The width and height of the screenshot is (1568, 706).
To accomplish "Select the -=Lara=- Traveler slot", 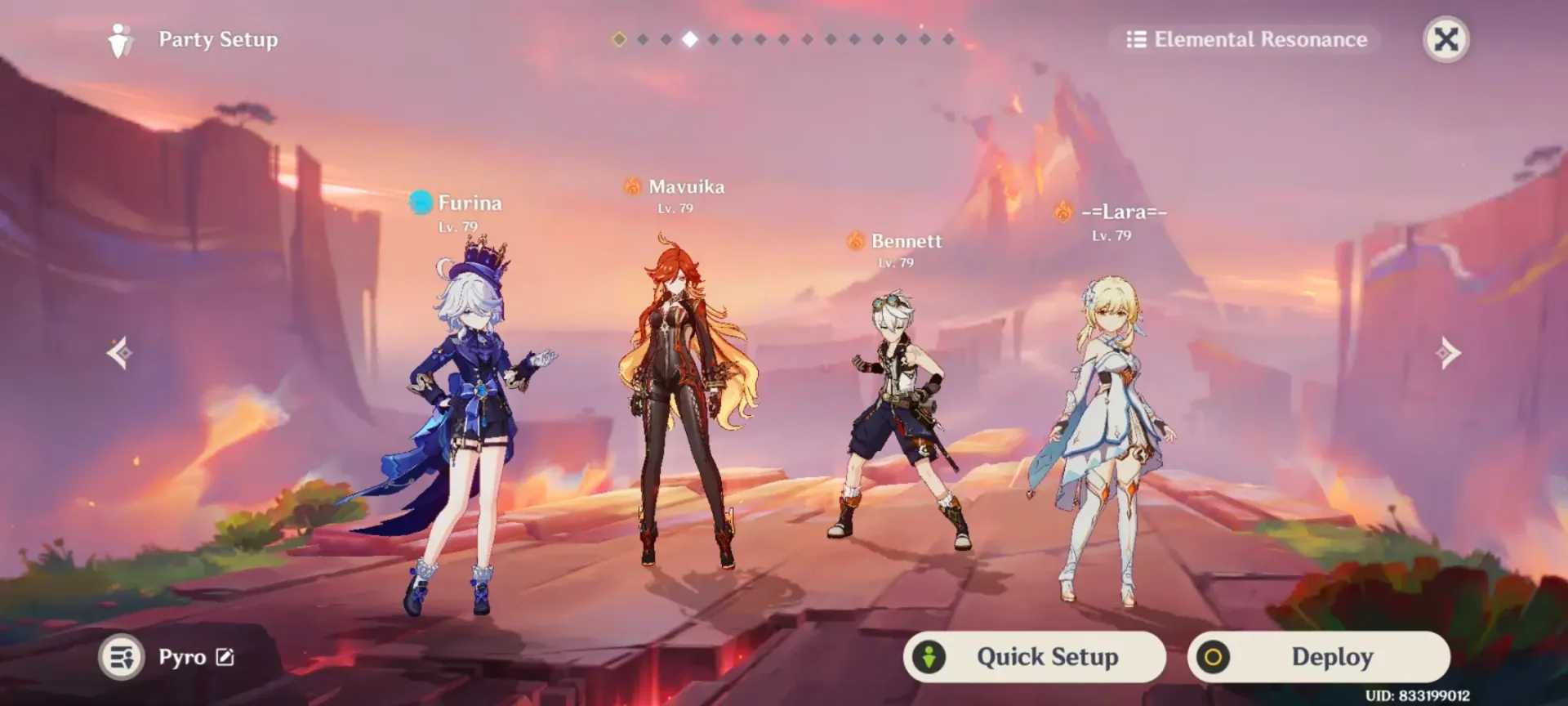I will [1111, 433].
